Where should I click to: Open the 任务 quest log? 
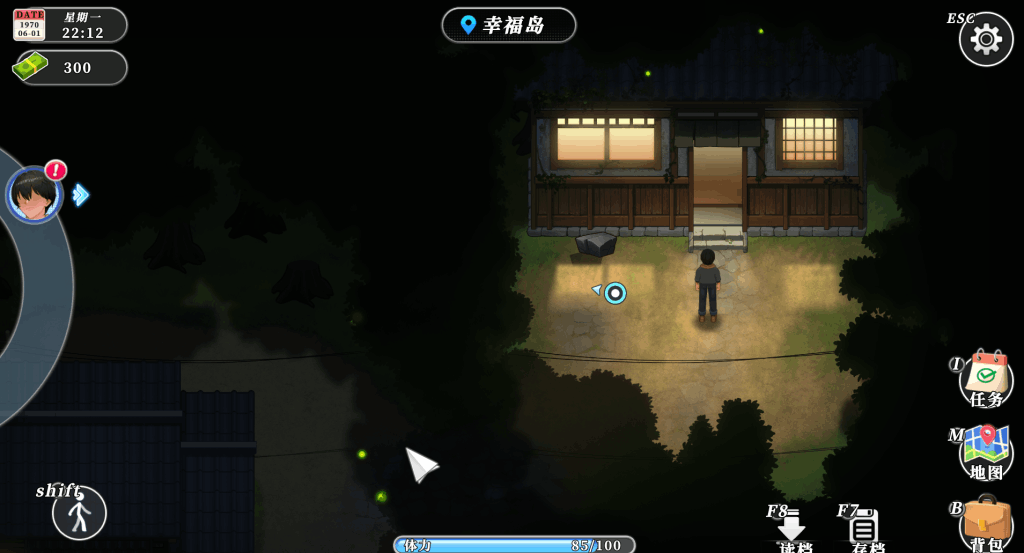point(986,381)
